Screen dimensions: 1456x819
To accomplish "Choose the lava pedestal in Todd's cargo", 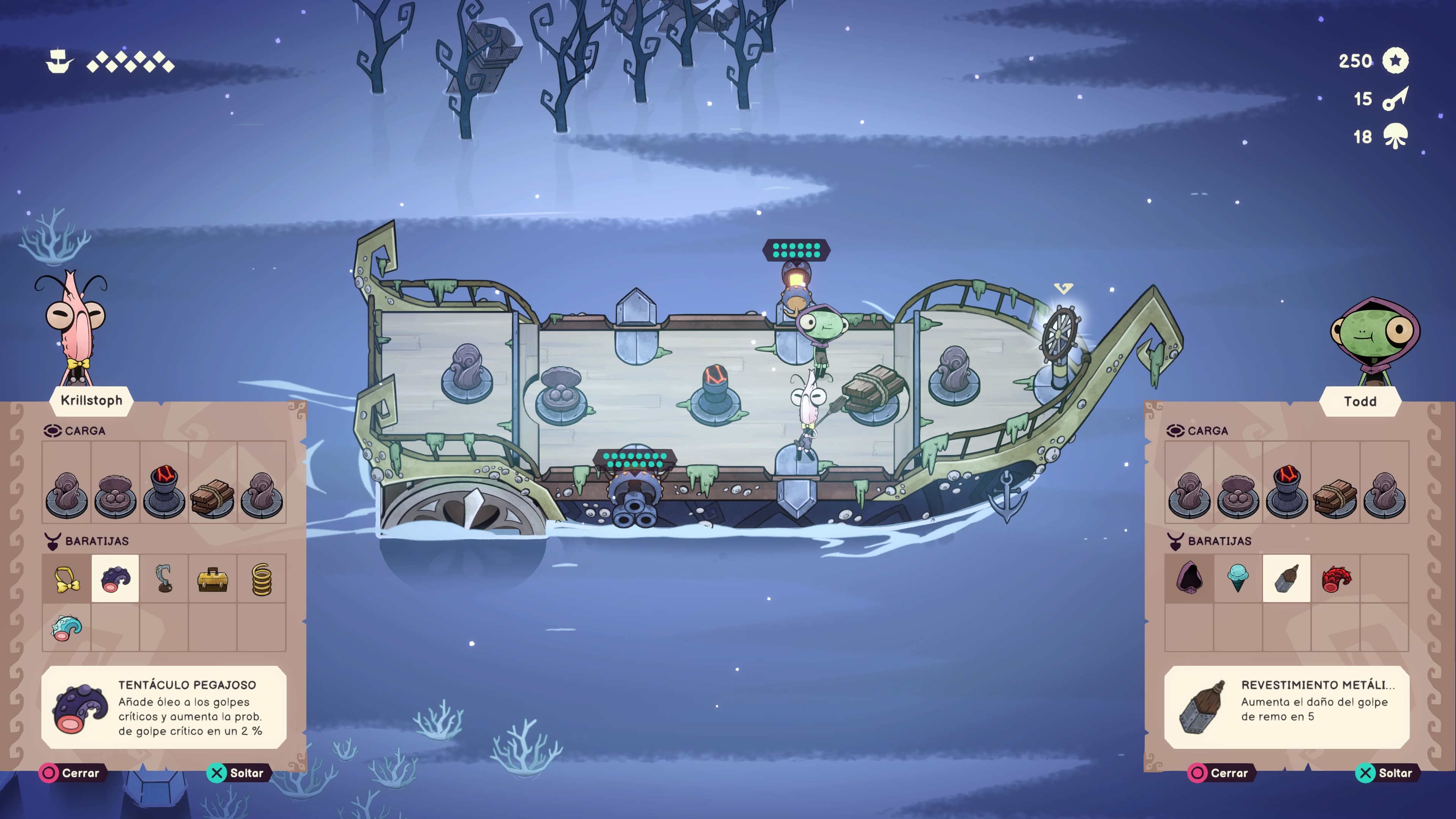I will pos(1287,492).
